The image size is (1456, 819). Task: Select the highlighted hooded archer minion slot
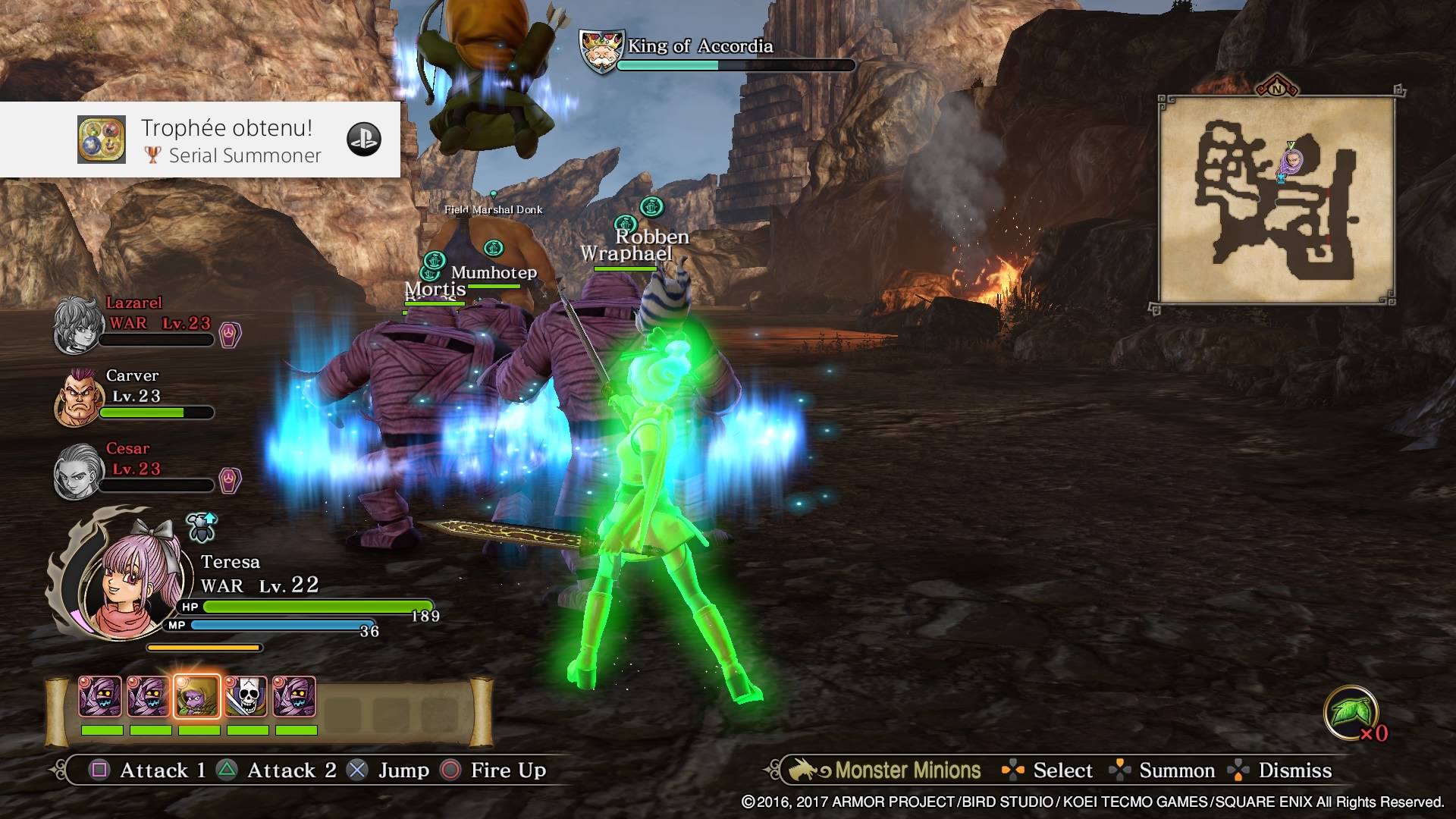coord(197,696)
